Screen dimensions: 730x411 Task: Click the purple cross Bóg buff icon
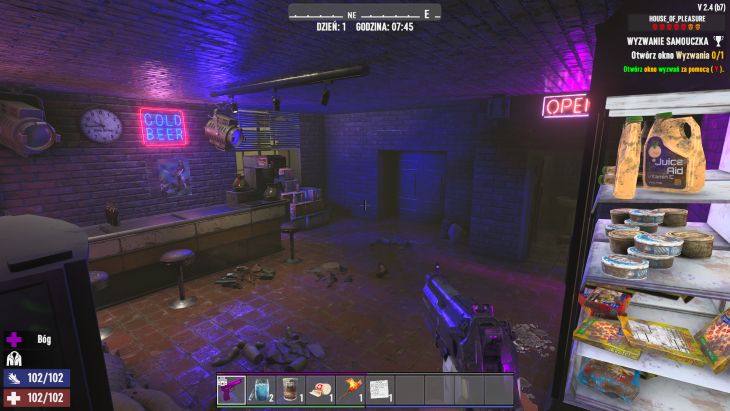coord(14,339)
